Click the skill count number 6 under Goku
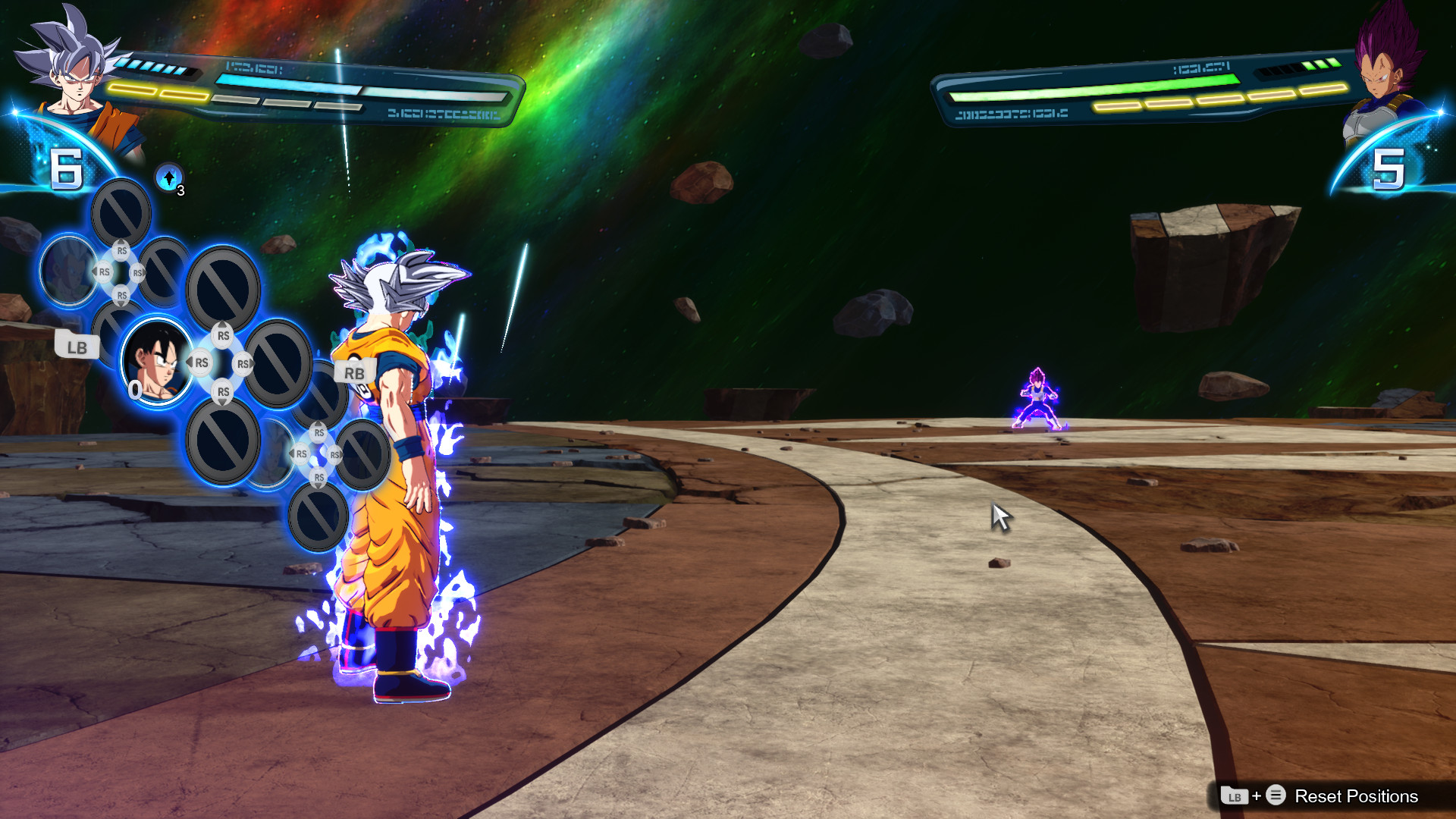The image size is (1456, 819). pyautogui.click(x=67, y=168)
